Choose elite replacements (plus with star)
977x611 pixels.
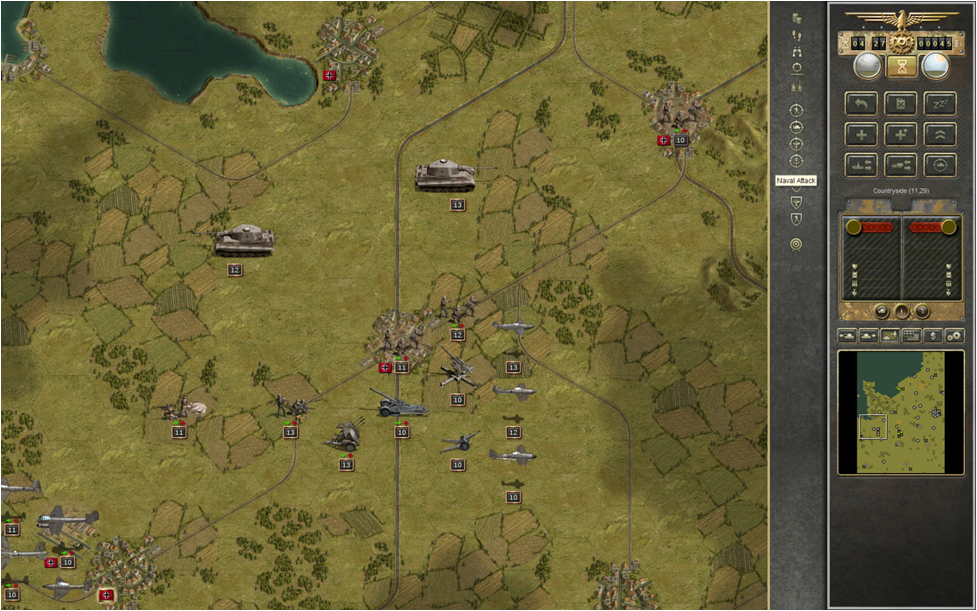click(901, 134)
